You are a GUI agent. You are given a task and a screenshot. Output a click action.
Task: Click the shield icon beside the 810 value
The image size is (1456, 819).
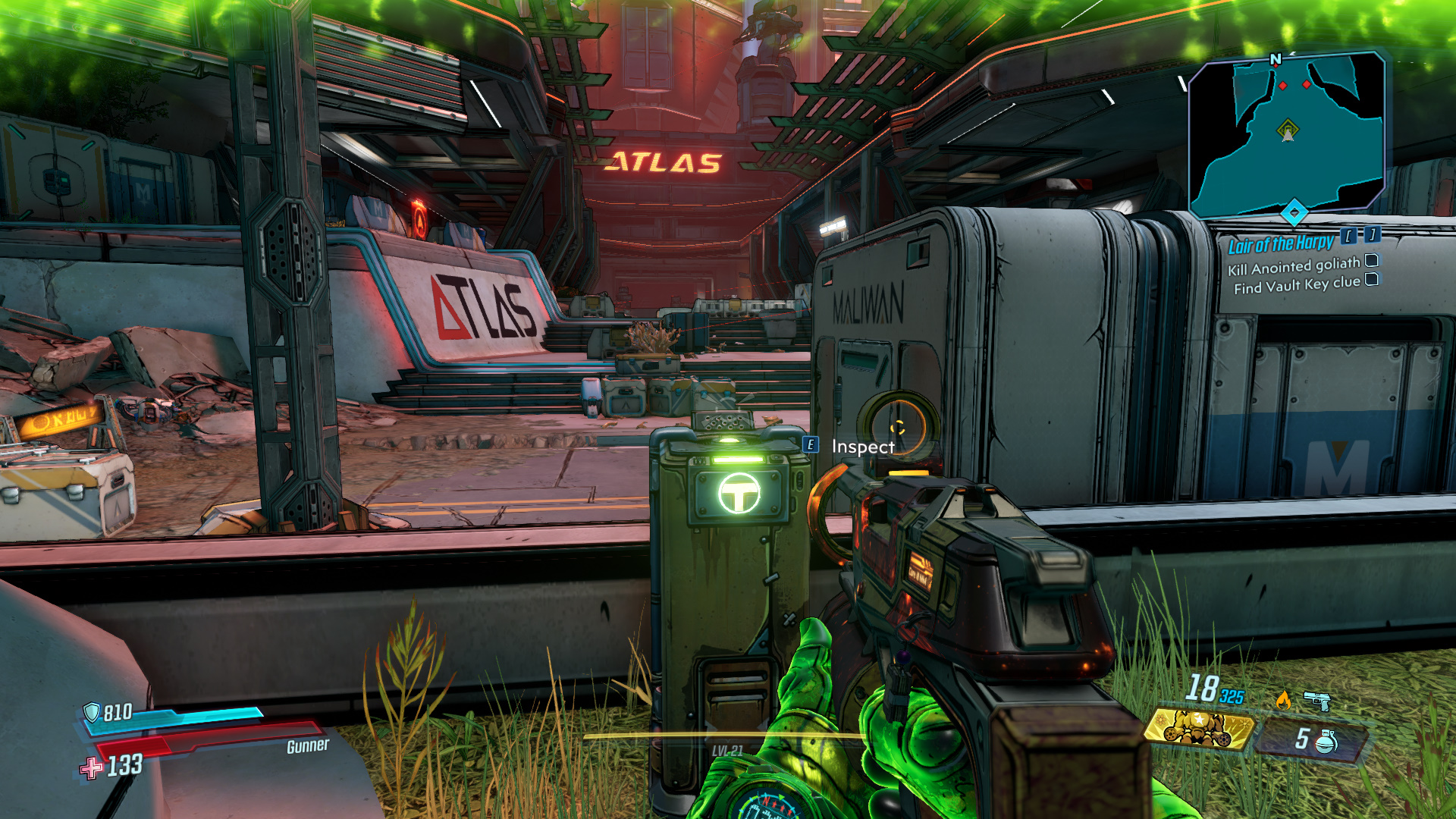click(93, 713)
